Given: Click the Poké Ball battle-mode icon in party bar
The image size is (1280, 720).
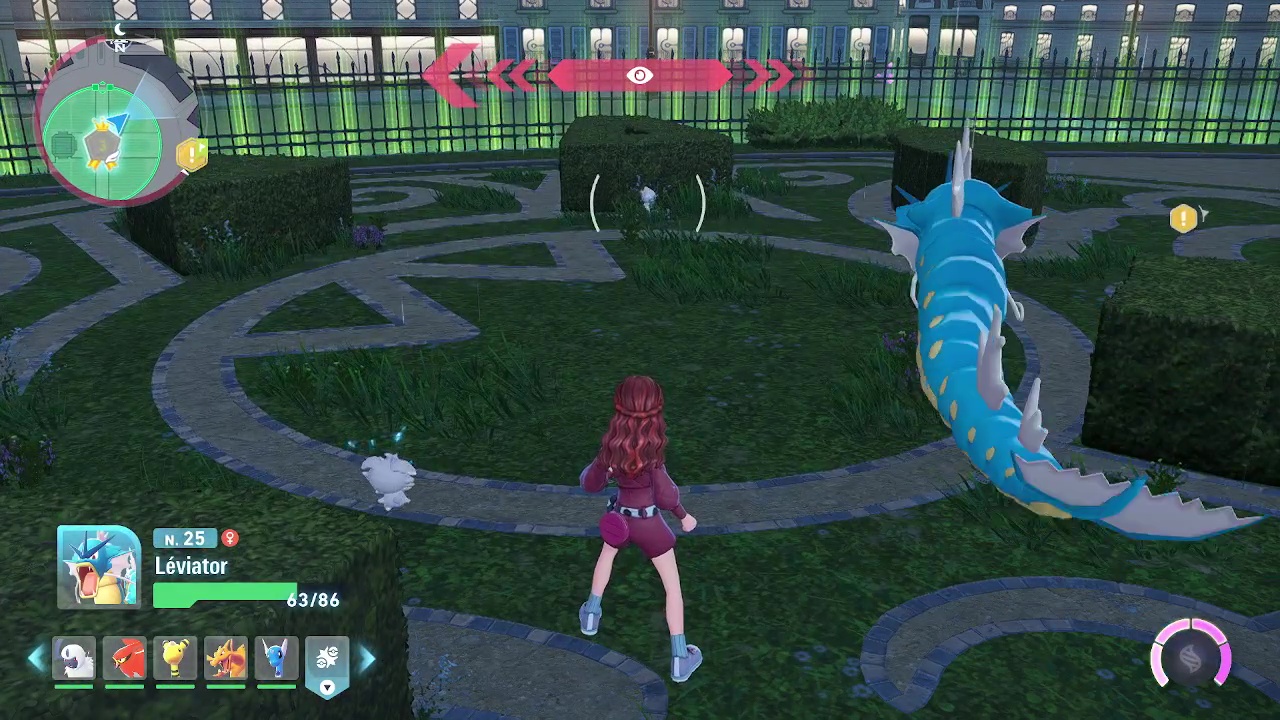Looking at the screenshot, I should pyautogui.click(x=328, y=652).
